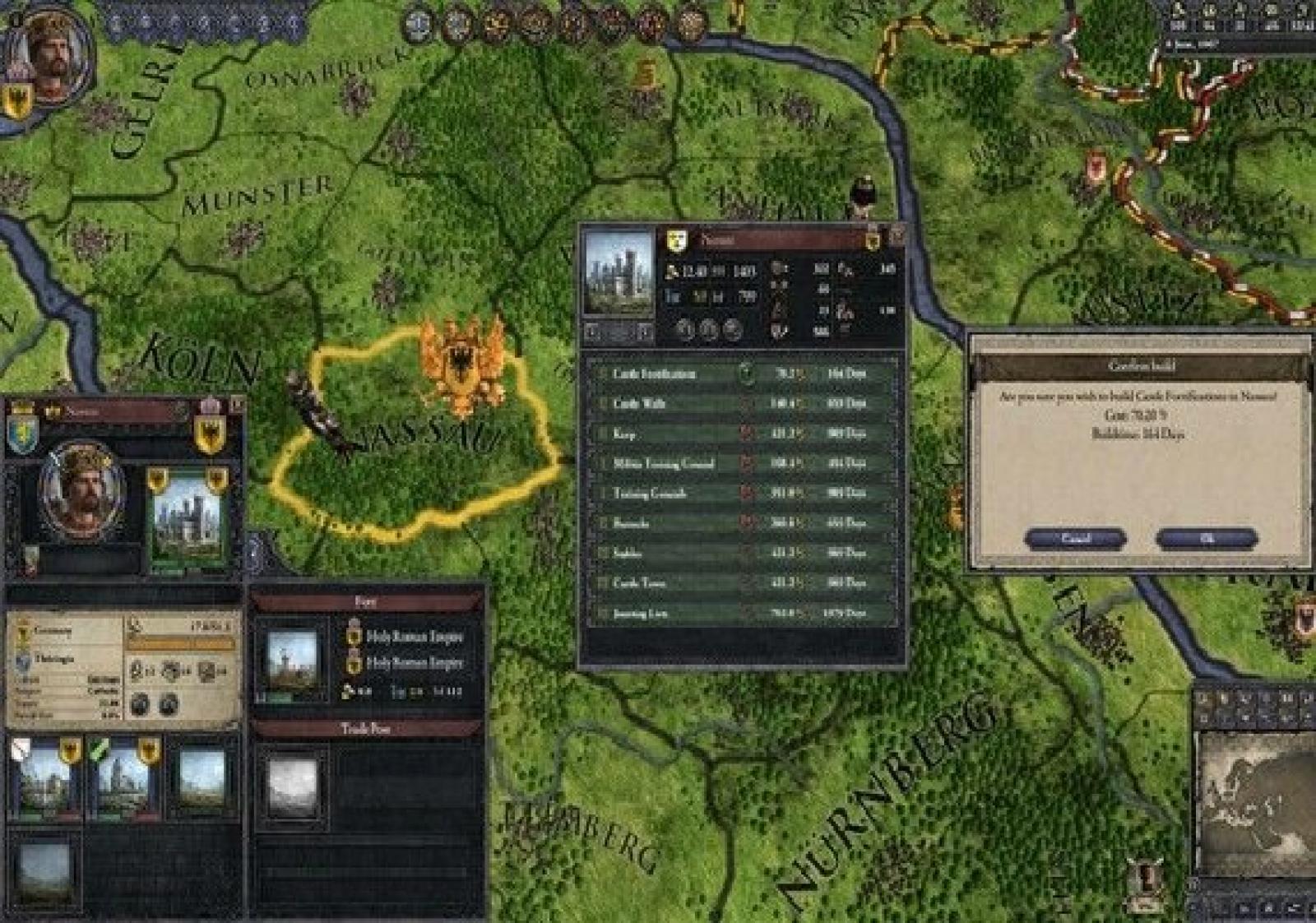Select the empty Trade Post slot
Screen dimensions: 1316x923
tap(292, 786)
